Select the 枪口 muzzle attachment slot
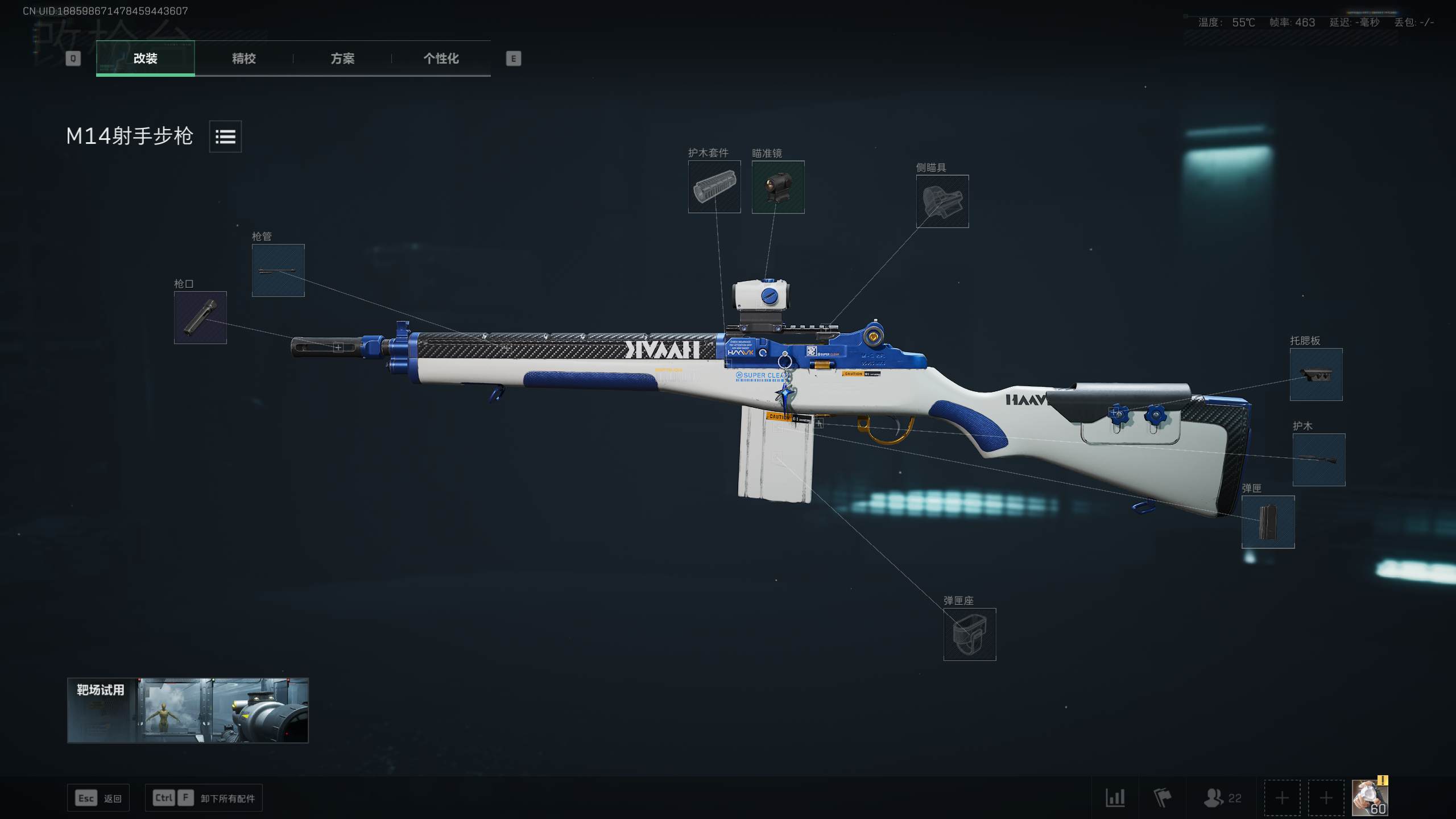 coord(200,317)
